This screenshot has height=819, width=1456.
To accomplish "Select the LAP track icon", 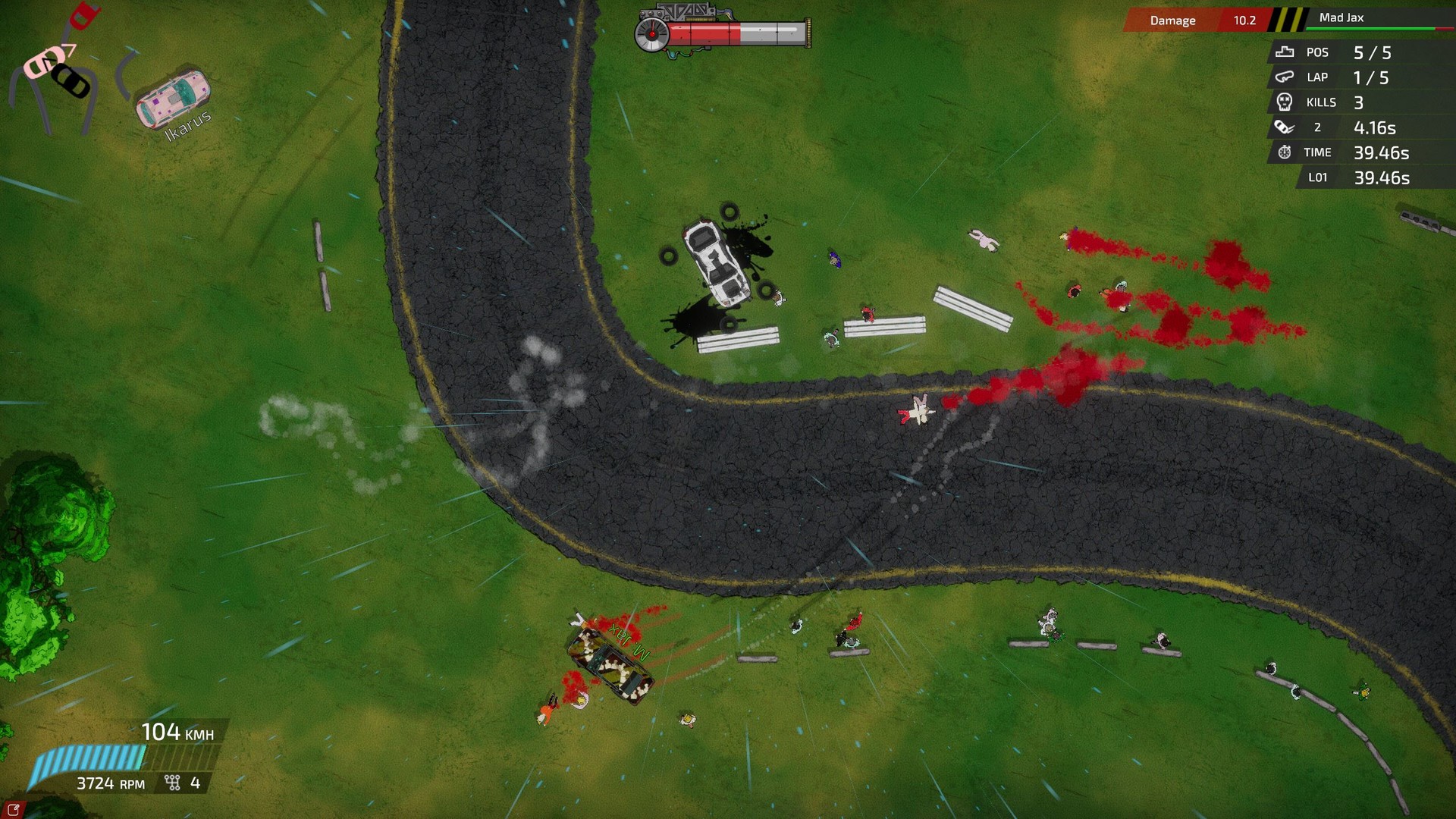I will point(1285,77).
